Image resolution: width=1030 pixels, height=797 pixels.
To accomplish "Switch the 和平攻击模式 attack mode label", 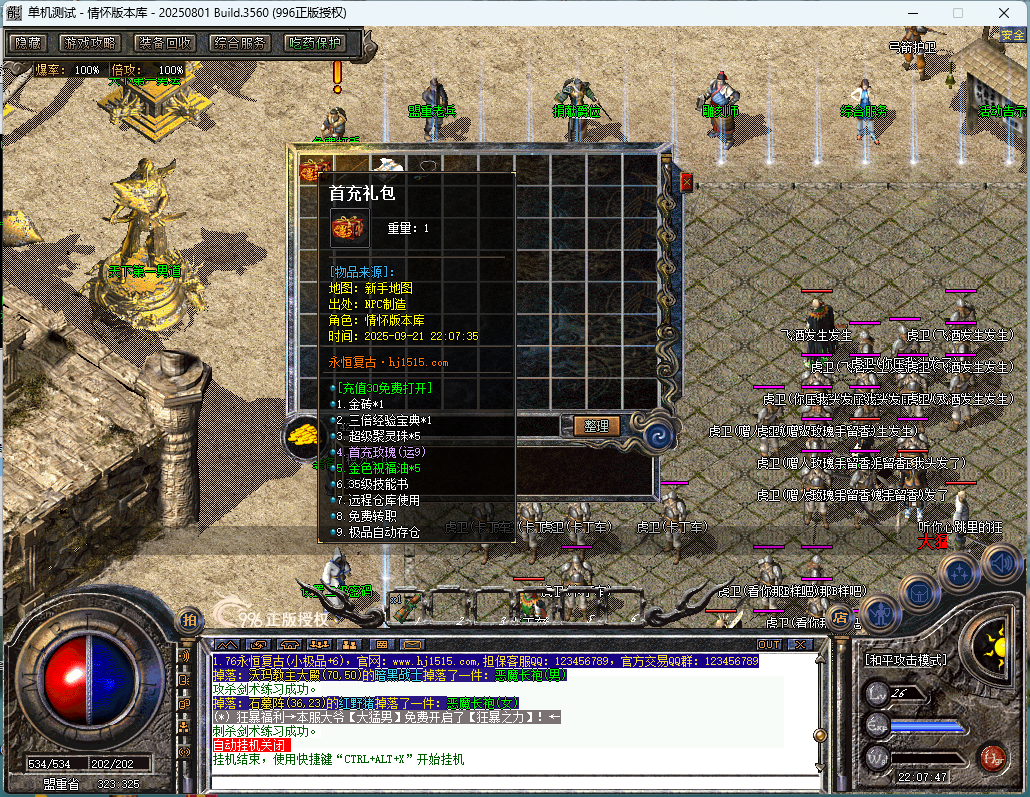I will point(906,661).
